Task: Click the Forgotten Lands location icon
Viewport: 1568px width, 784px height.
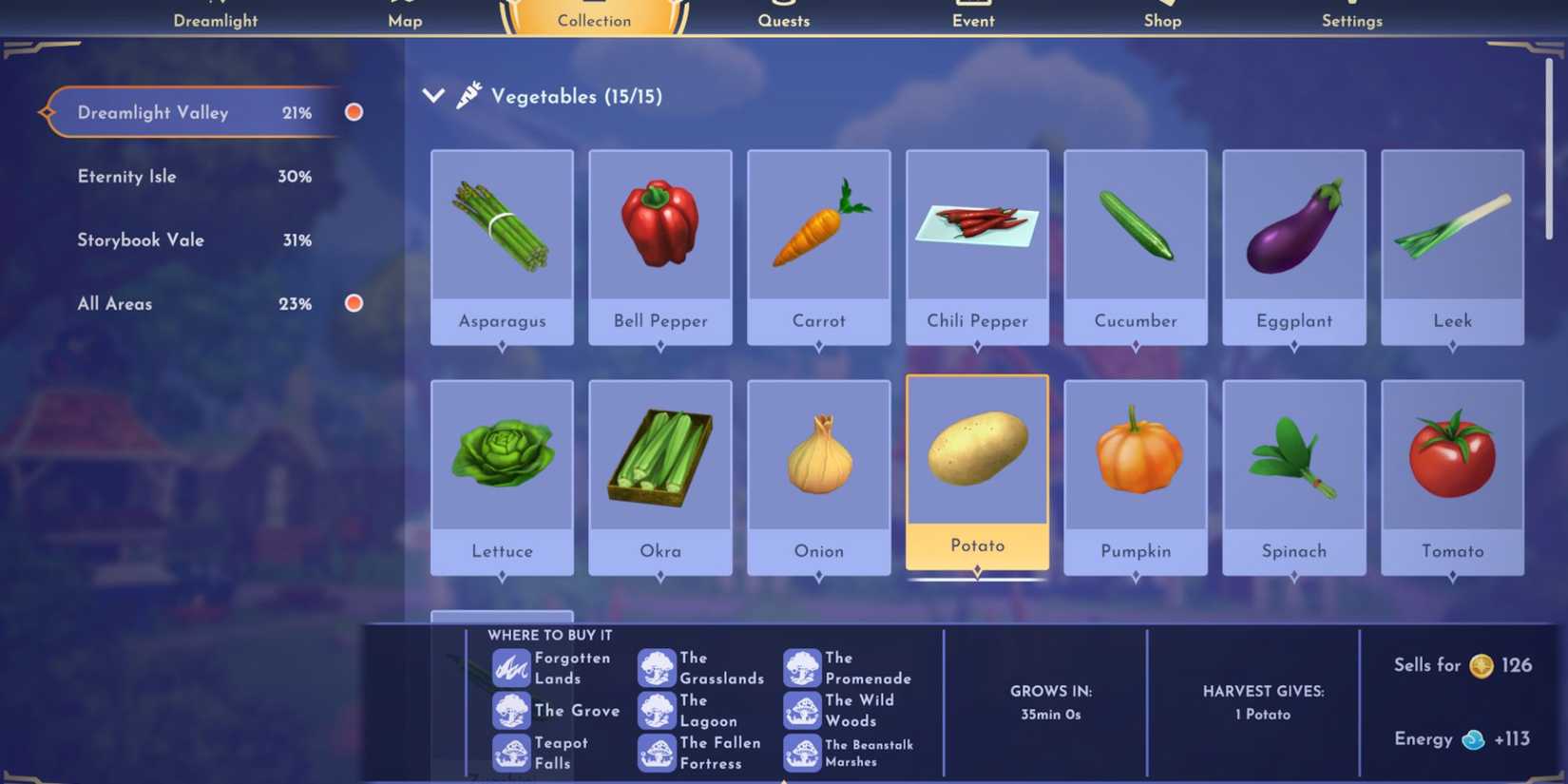Action: point(512,668)
